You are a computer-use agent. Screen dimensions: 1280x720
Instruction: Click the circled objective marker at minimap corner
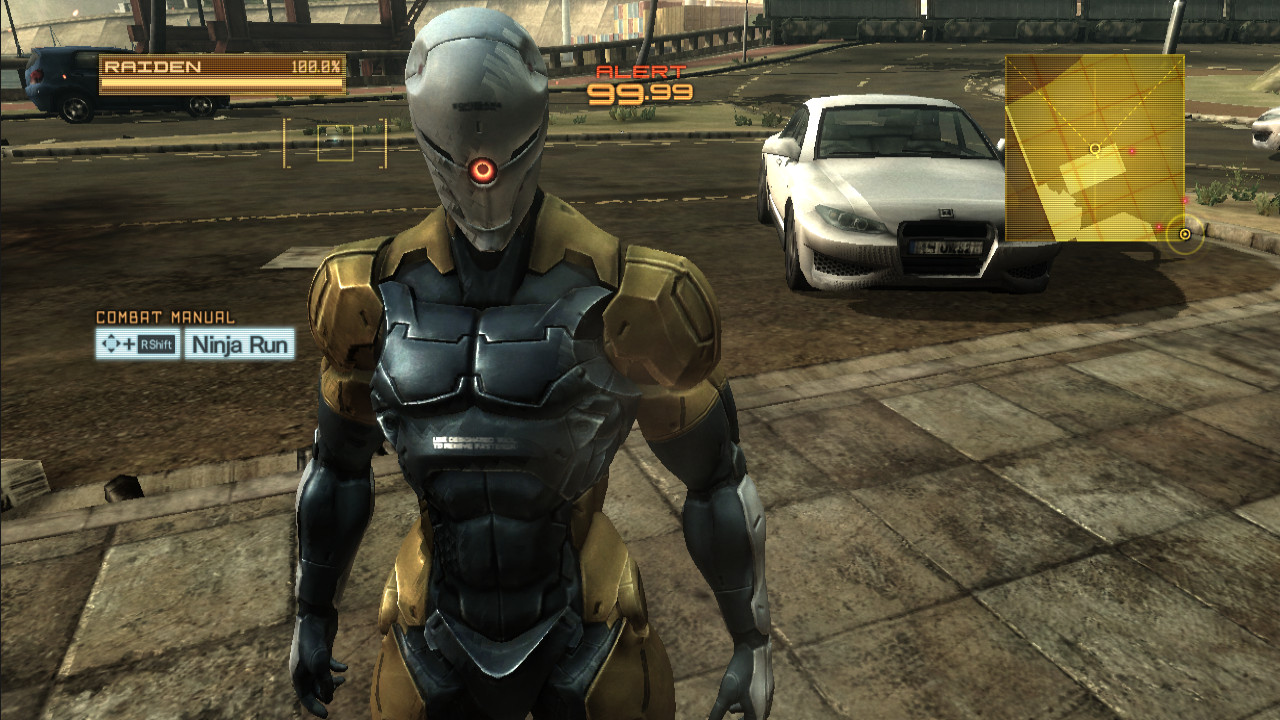click(1184, 233)
